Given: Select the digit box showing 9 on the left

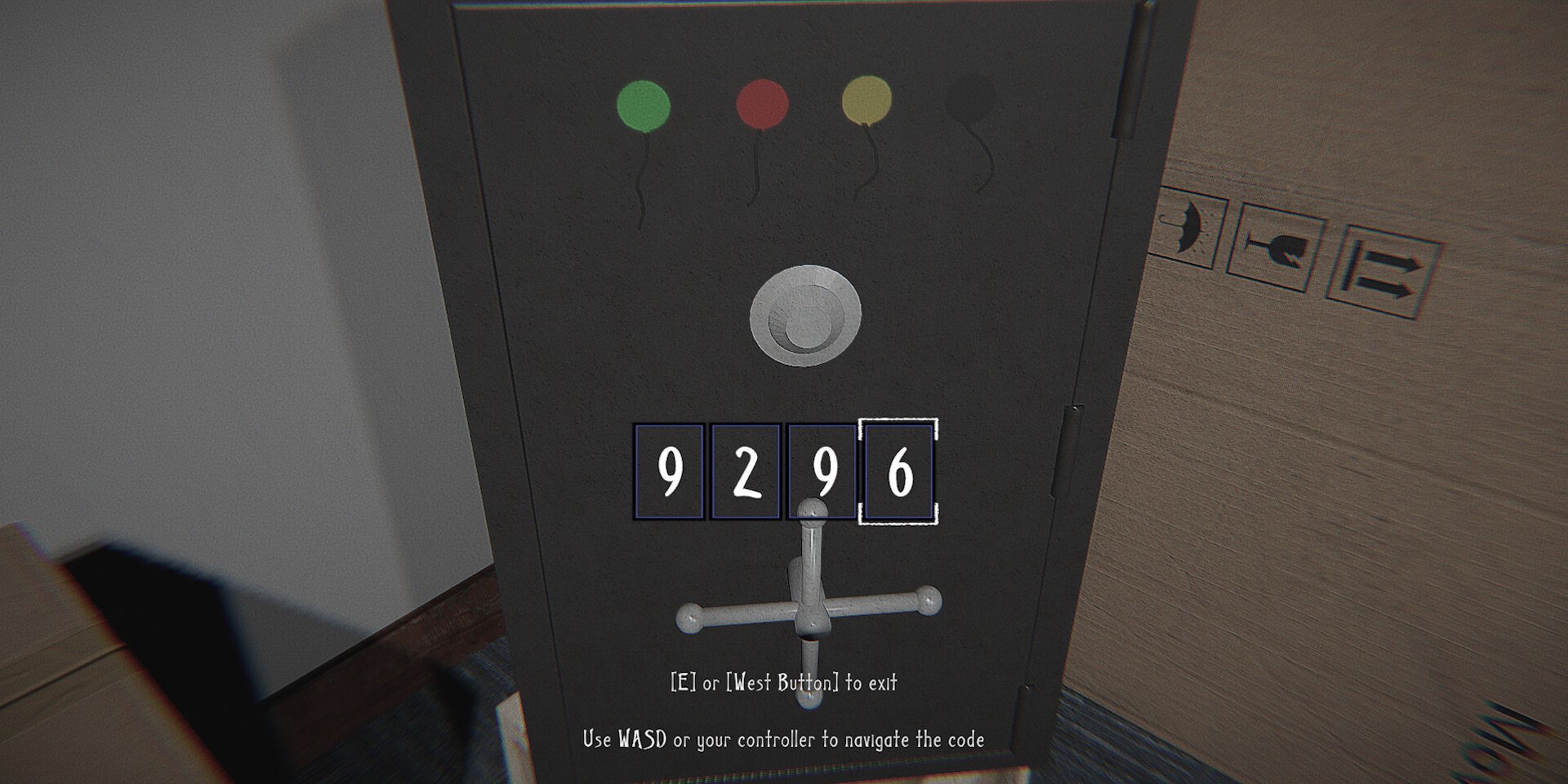Looking at the screenshot, I should coord(666,470).
